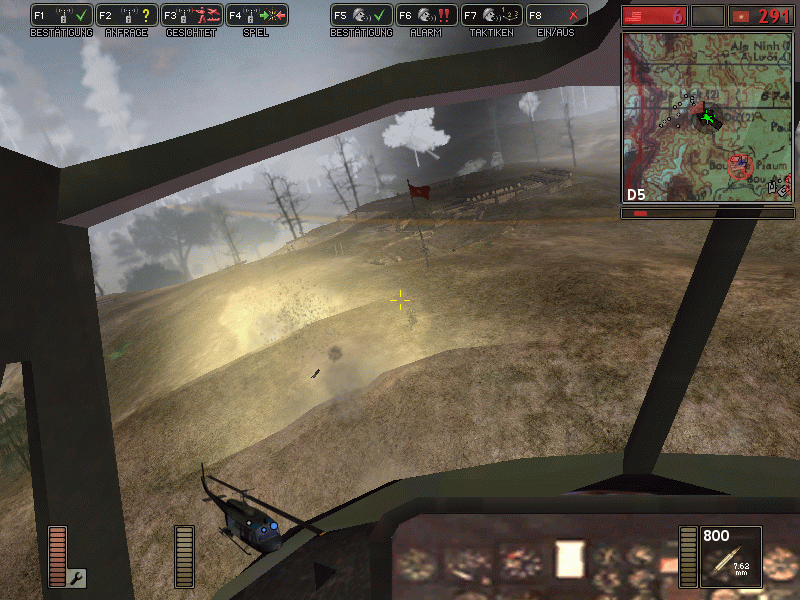The width and height of the screenshot is (800, 600).
Task: Click the wrench repair icon
Action: point(77,577)
